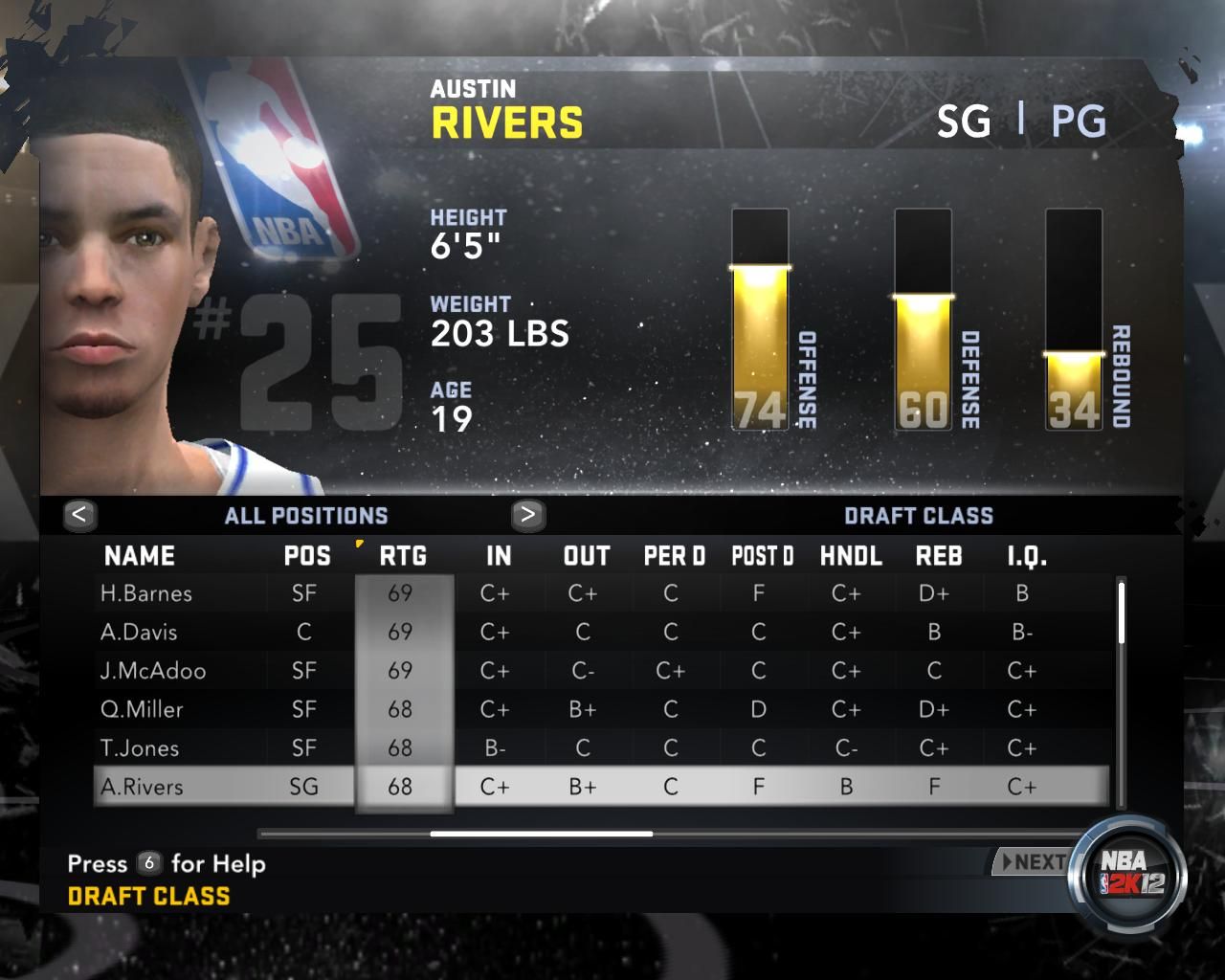This screenshot has height=980, width=1225.
Task: Sort by the REB column header
Action: click(939, 556)
